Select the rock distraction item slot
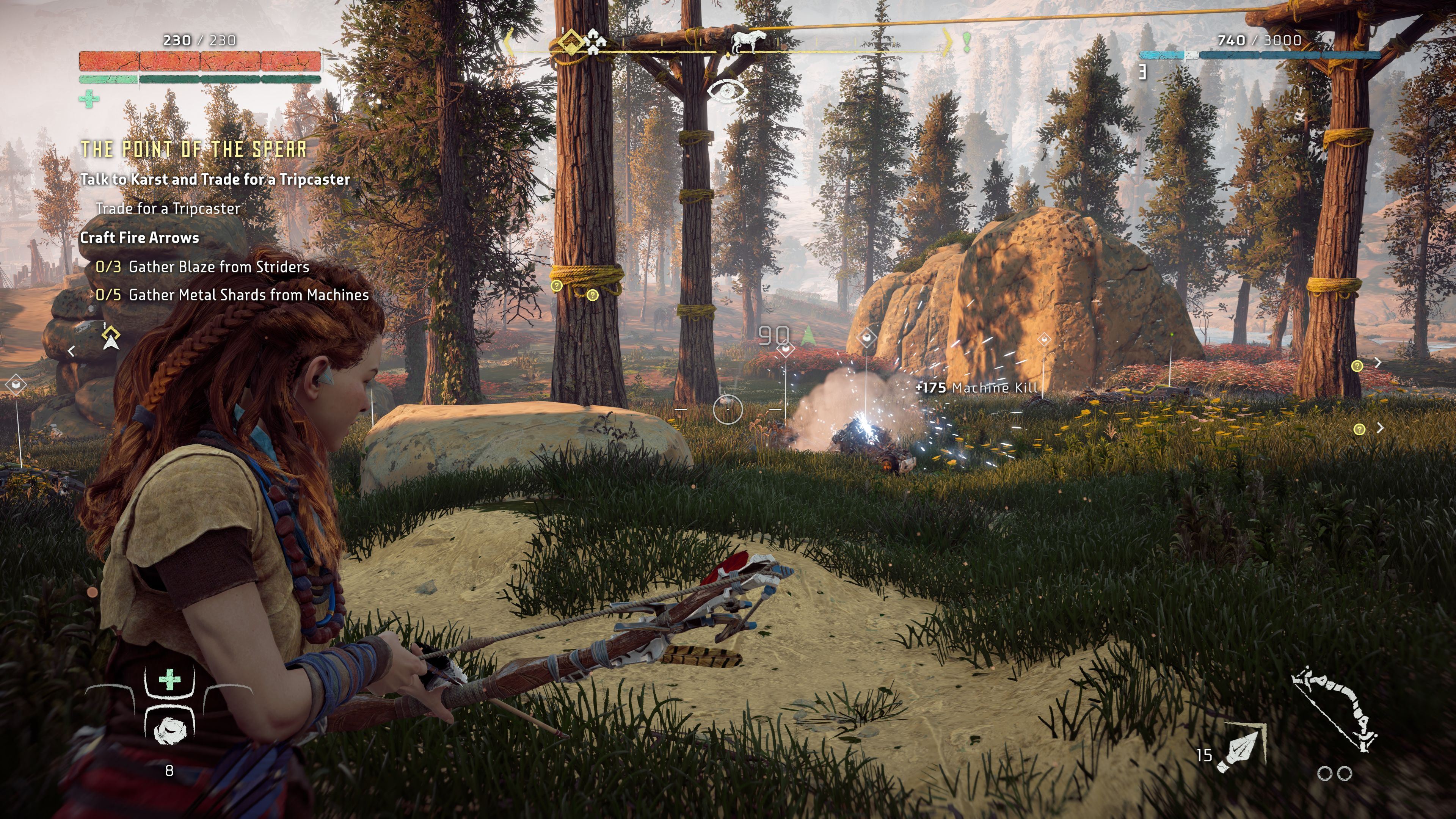 pos(169,730)
